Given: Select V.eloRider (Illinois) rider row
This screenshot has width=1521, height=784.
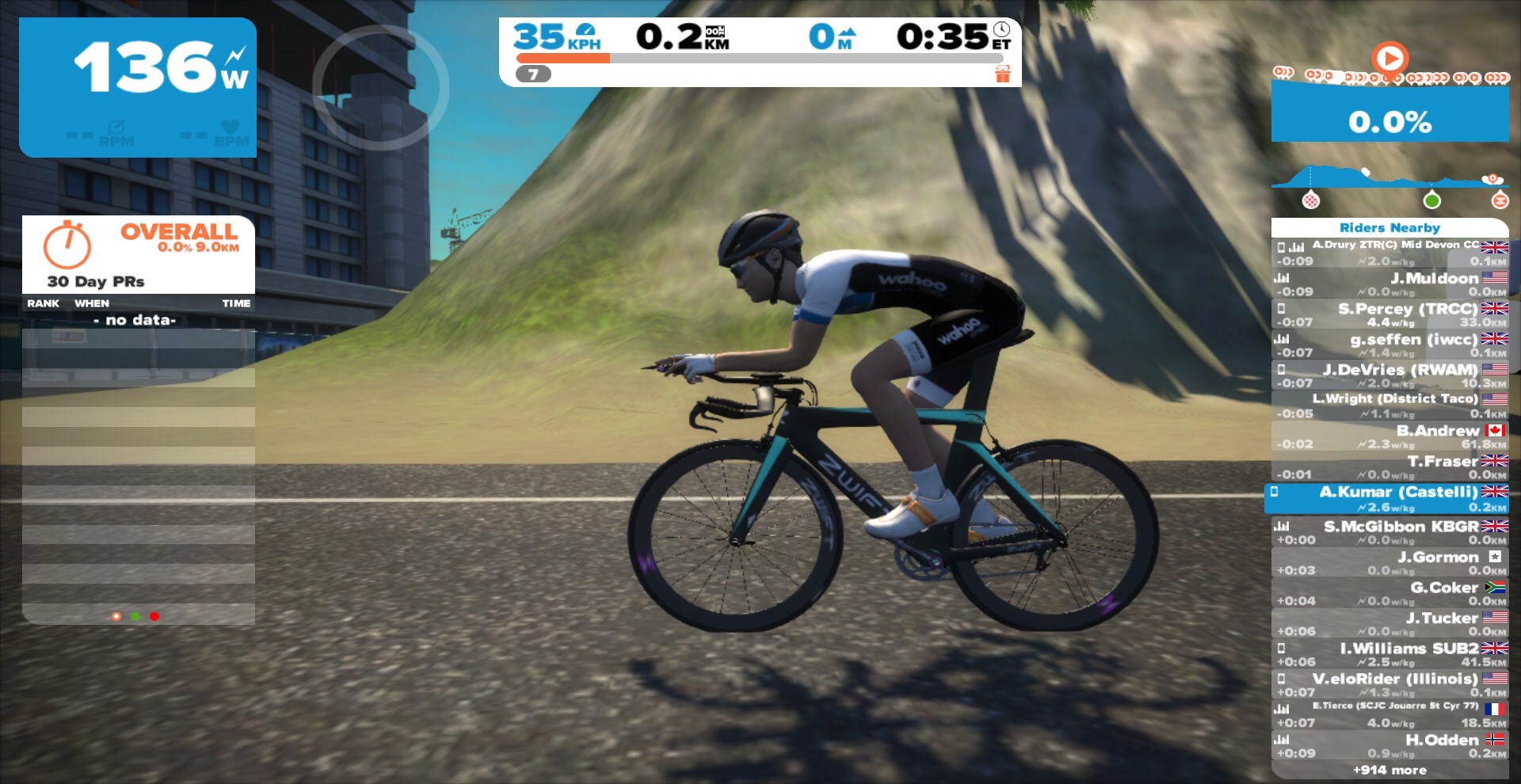Looking at the screenshot, I should pos(1390,685).
